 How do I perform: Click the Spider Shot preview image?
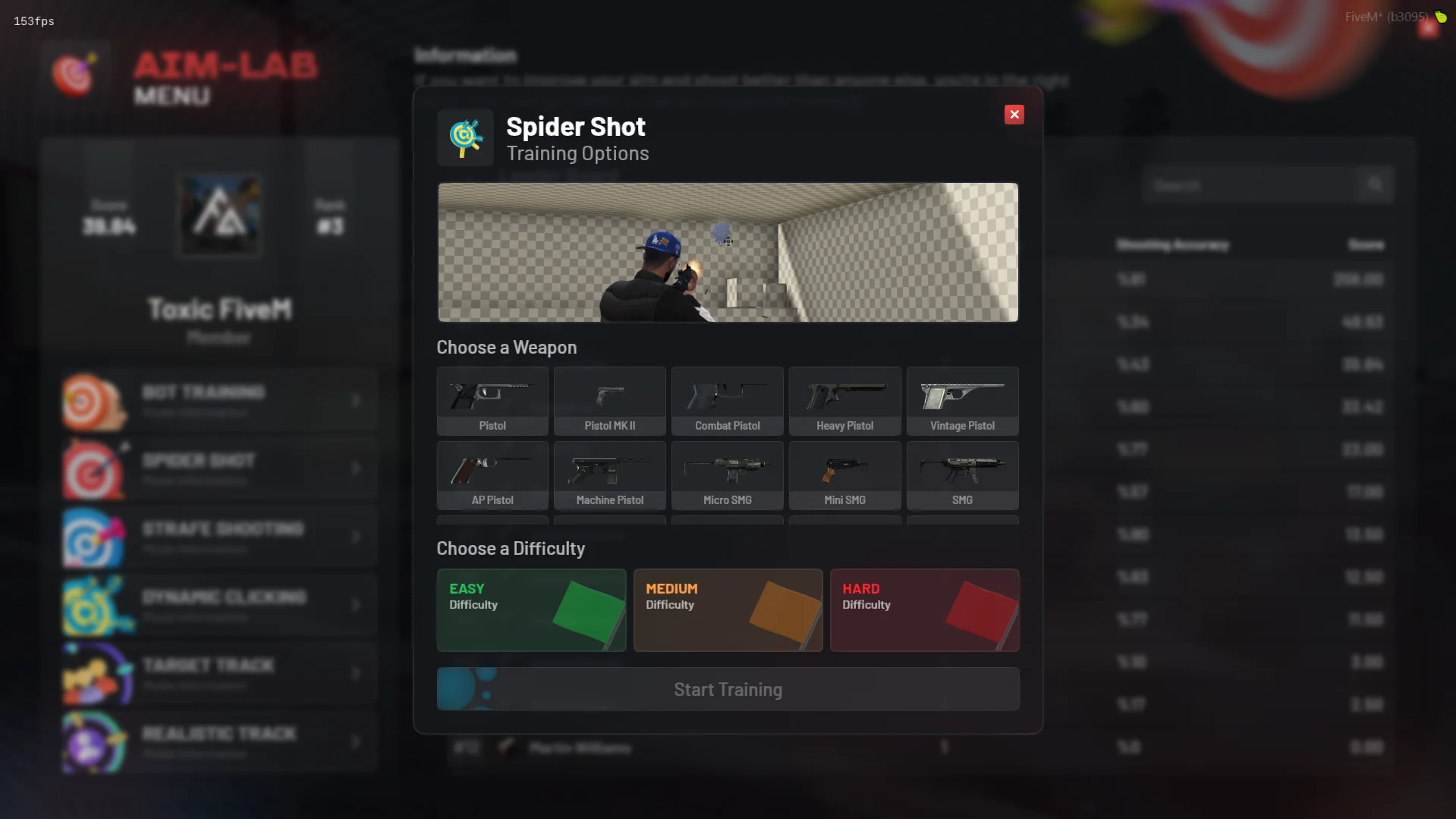pyautogui.click(x=728, y=252)
